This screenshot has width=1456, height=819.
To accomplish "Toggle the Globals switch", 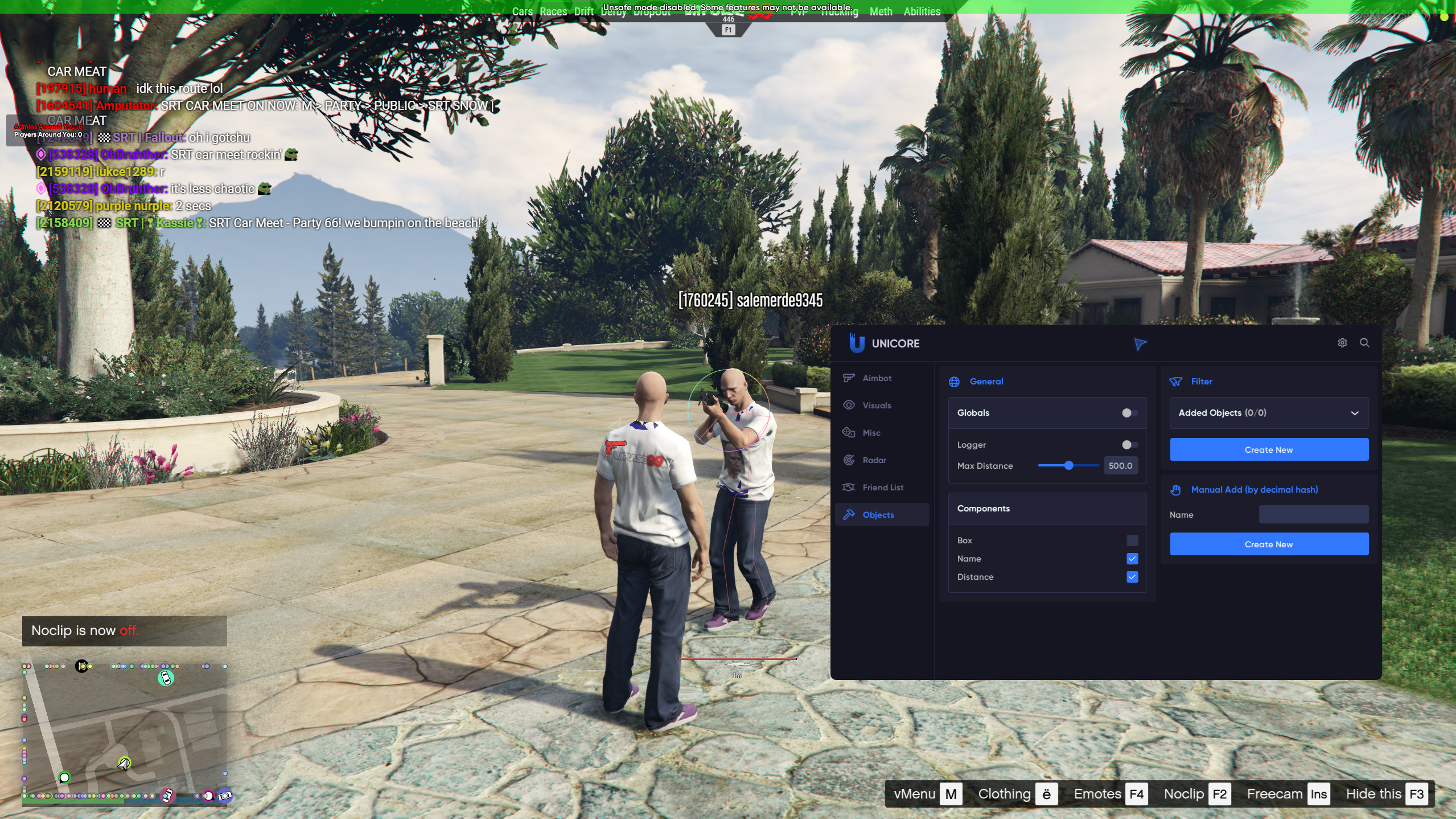I will [1129, 413].
